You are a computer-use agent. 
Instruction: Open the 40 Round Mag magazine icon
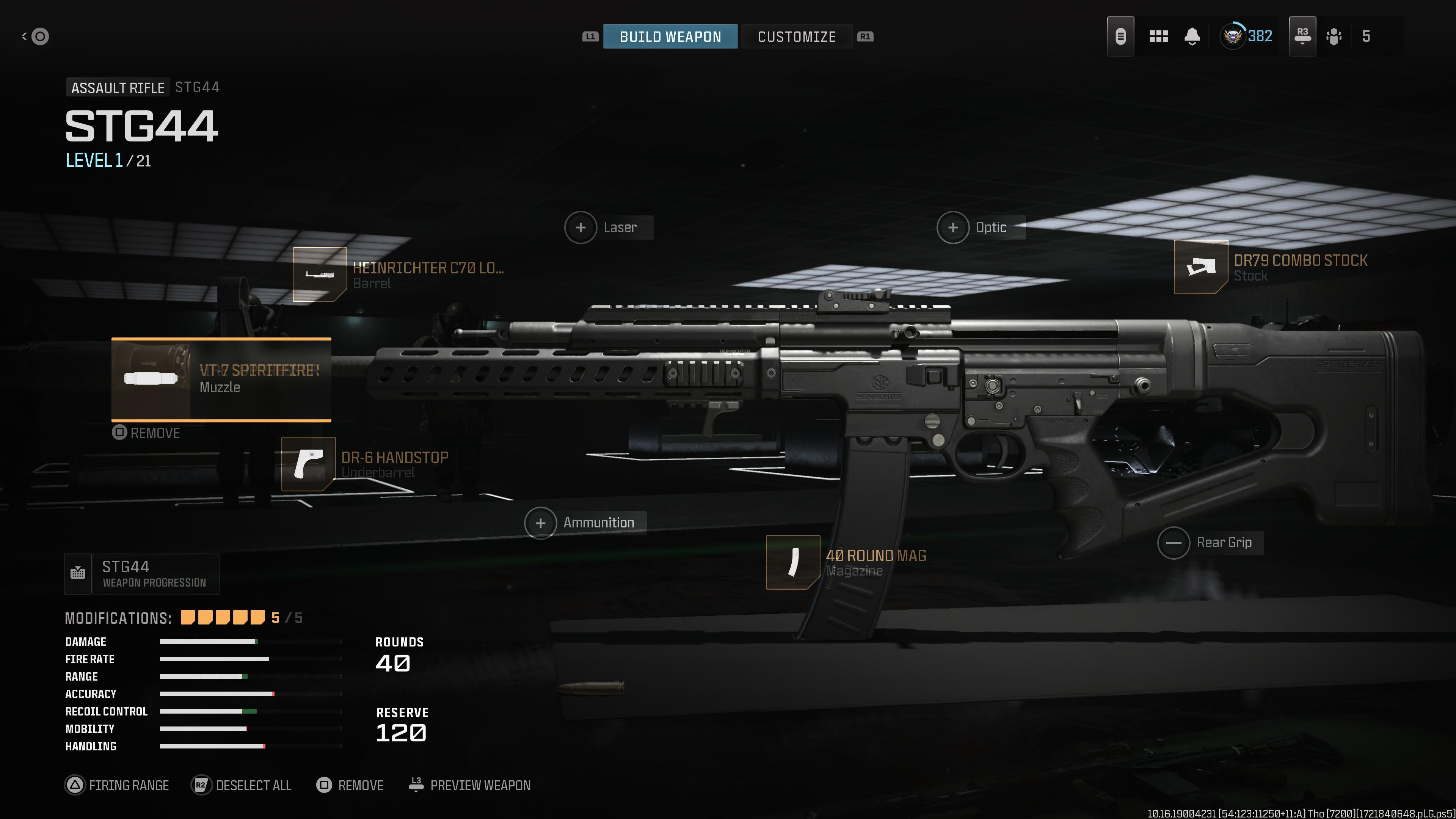(x=792, y=562)
